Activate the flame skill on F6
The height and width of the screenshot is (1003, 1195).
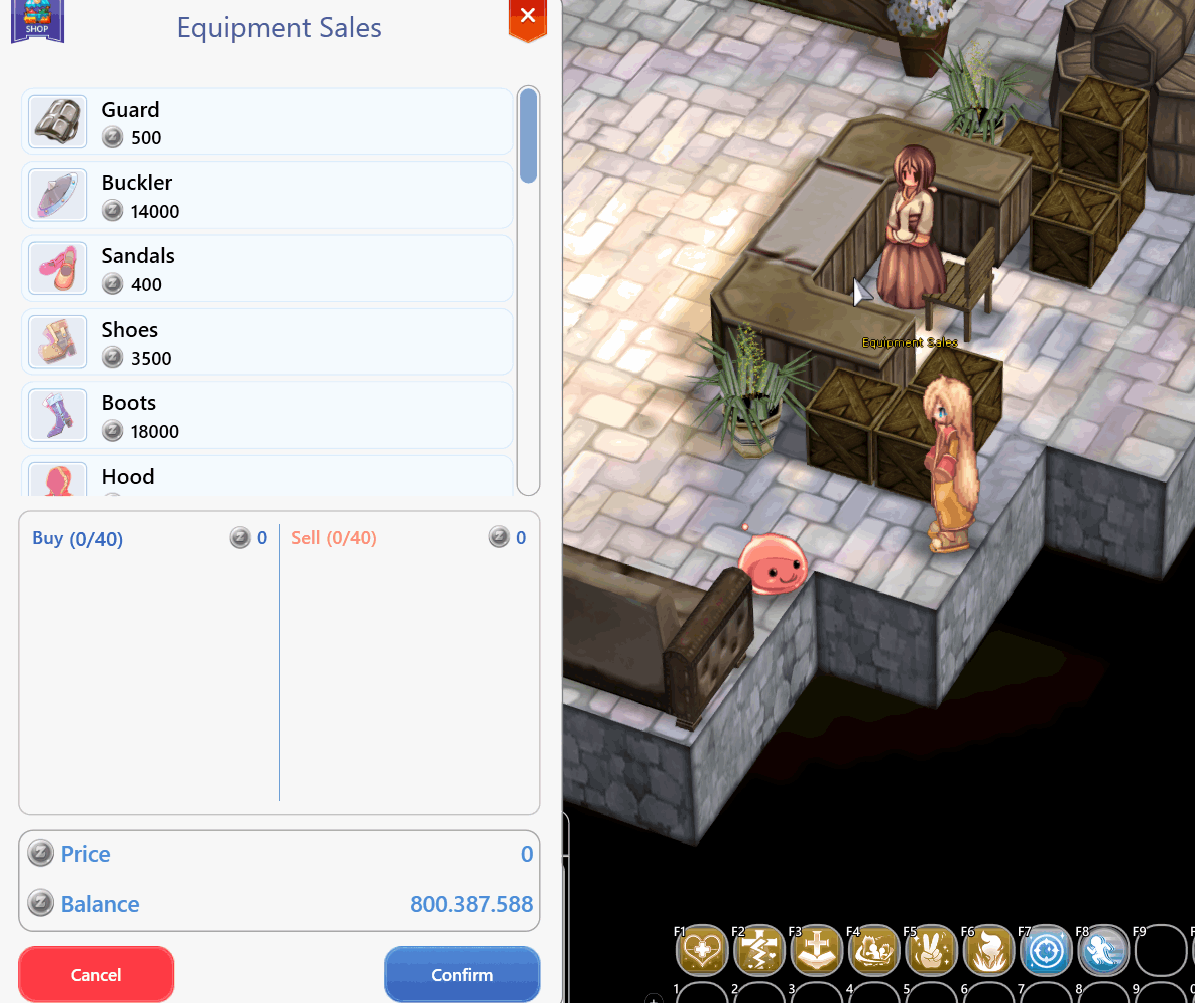[990, 950]
